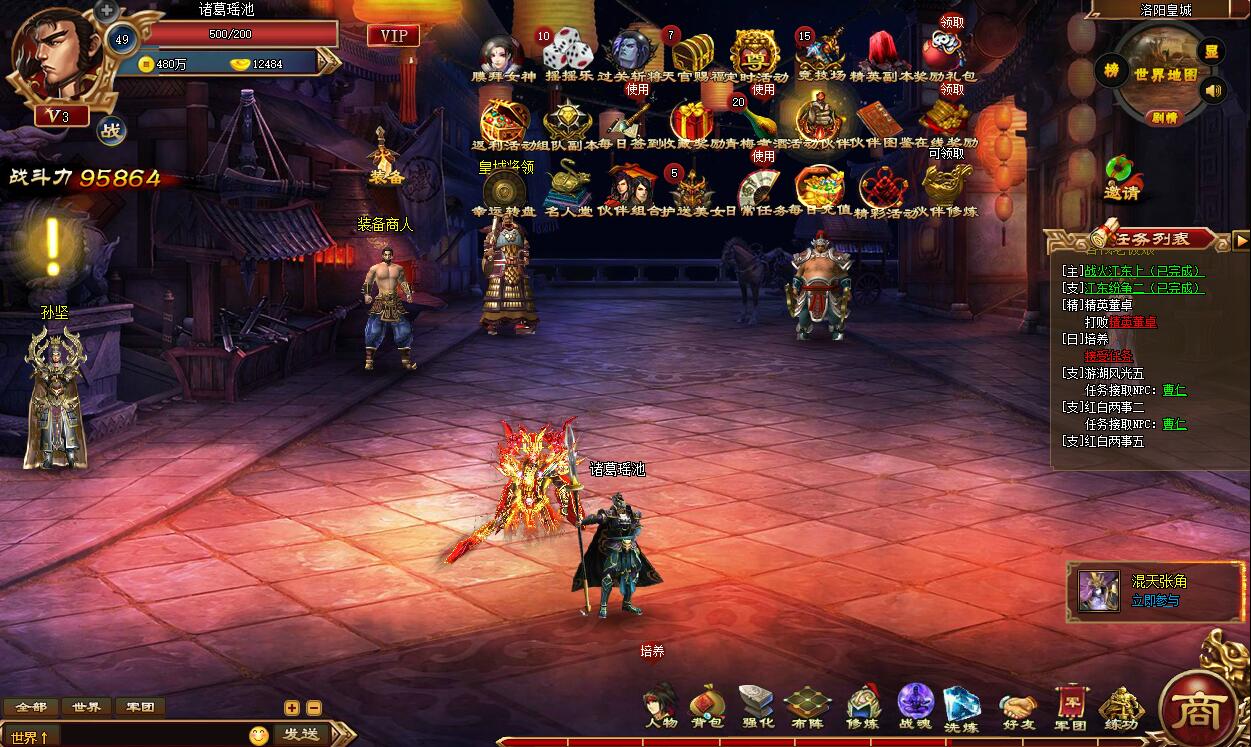Open the 布阵 formation screen
Viewport: 1251px width, 747px height.
tap(807, 706)
